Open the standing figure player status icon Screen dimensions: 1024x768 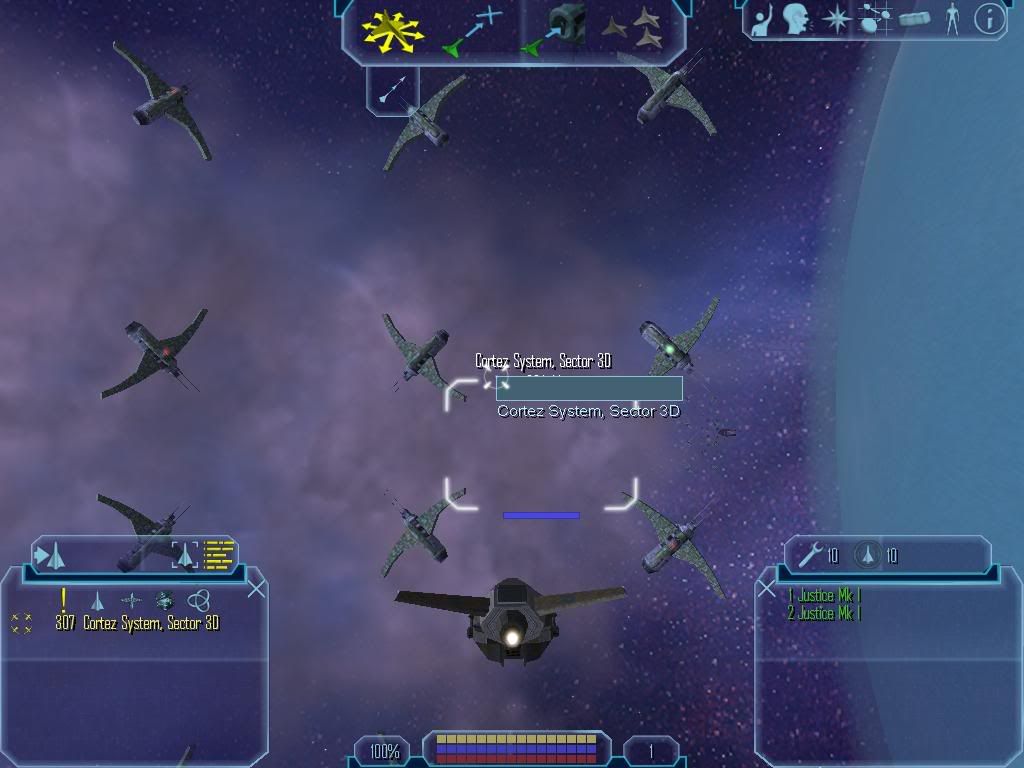coord(952,19)
